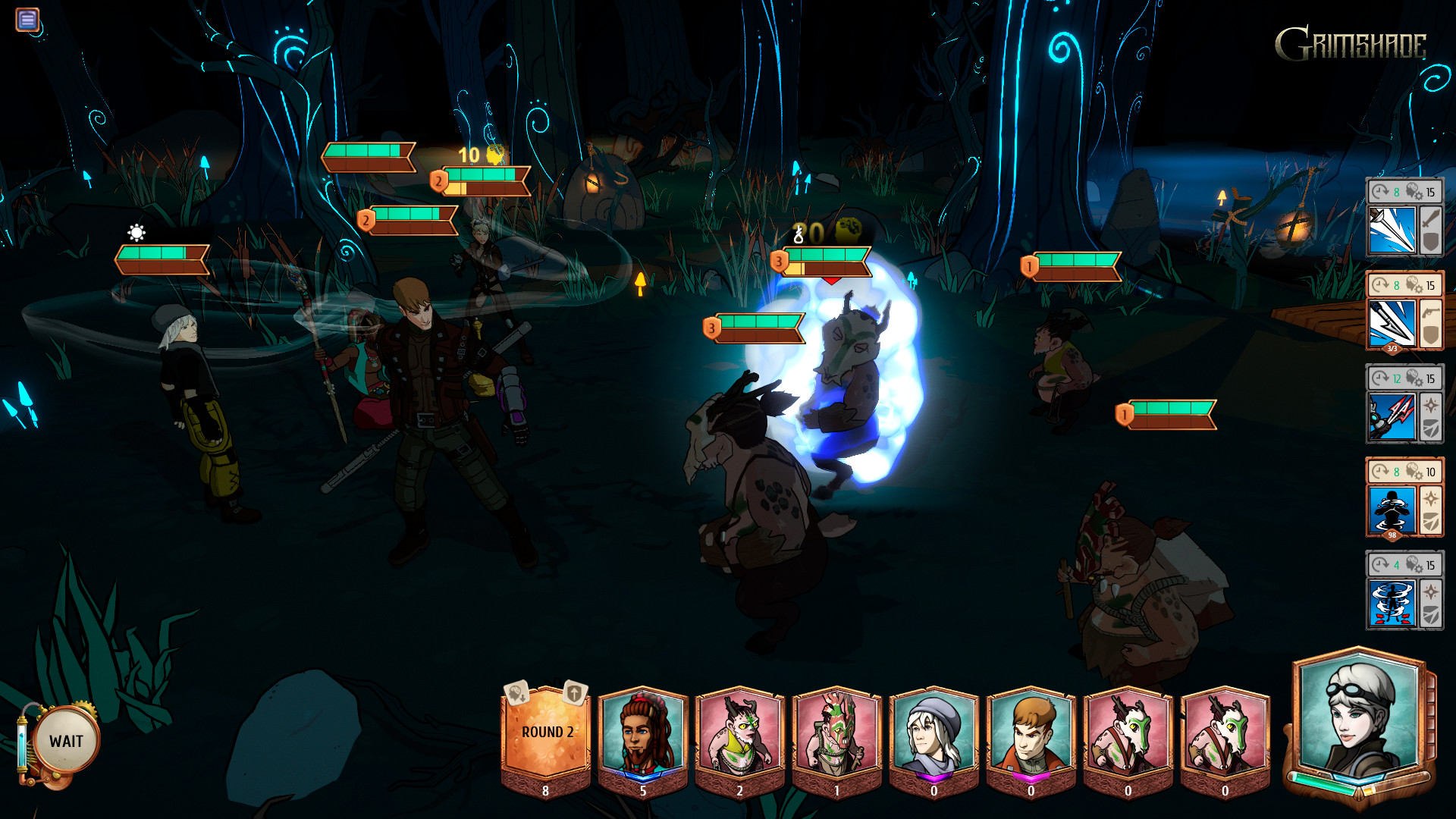Activate the spear strike ability with 3/3 charges
The image size is (1456, 819).
click(x=1392, y=323)
